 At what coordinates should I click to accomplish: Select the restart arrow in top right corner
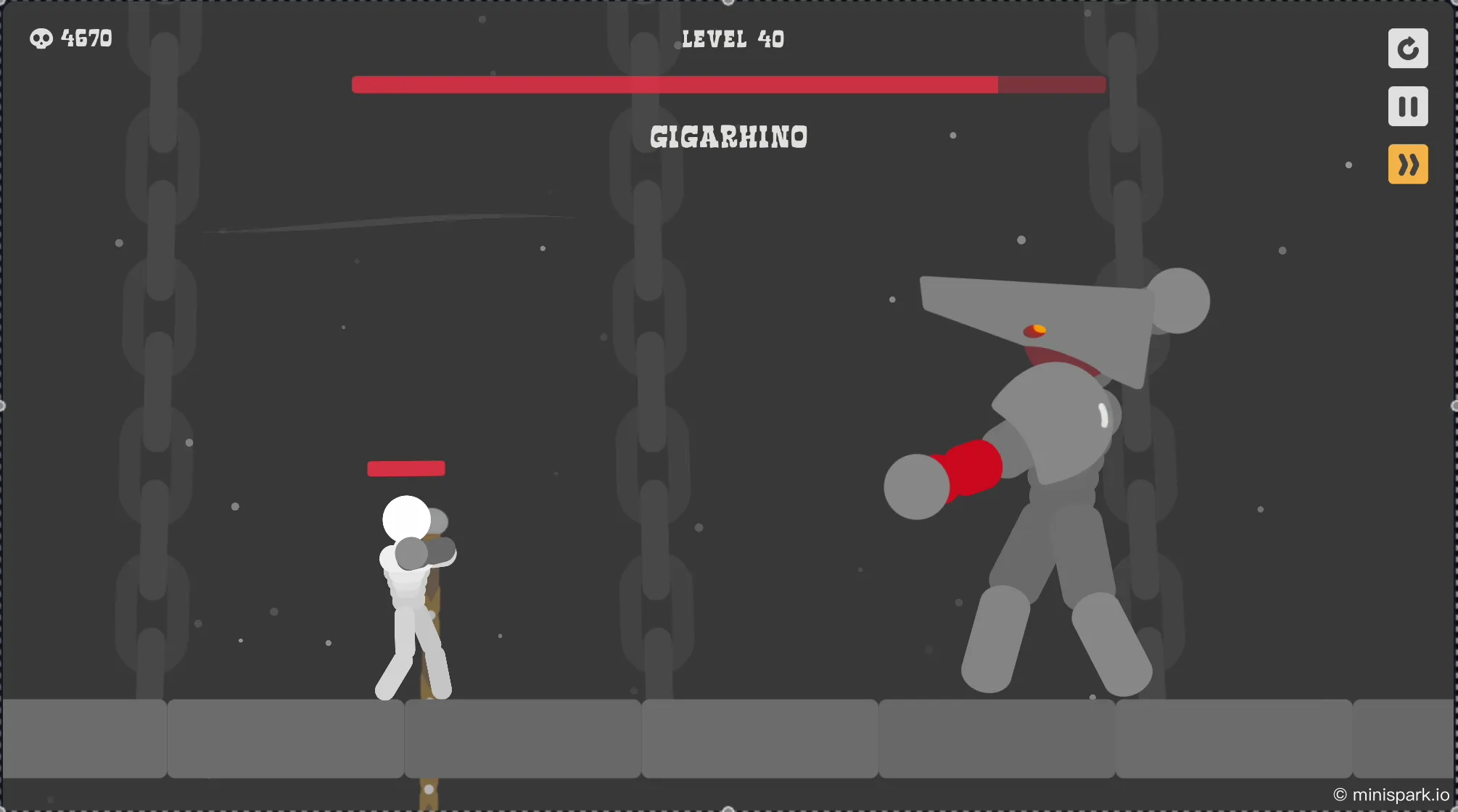tap(1407, 48)
